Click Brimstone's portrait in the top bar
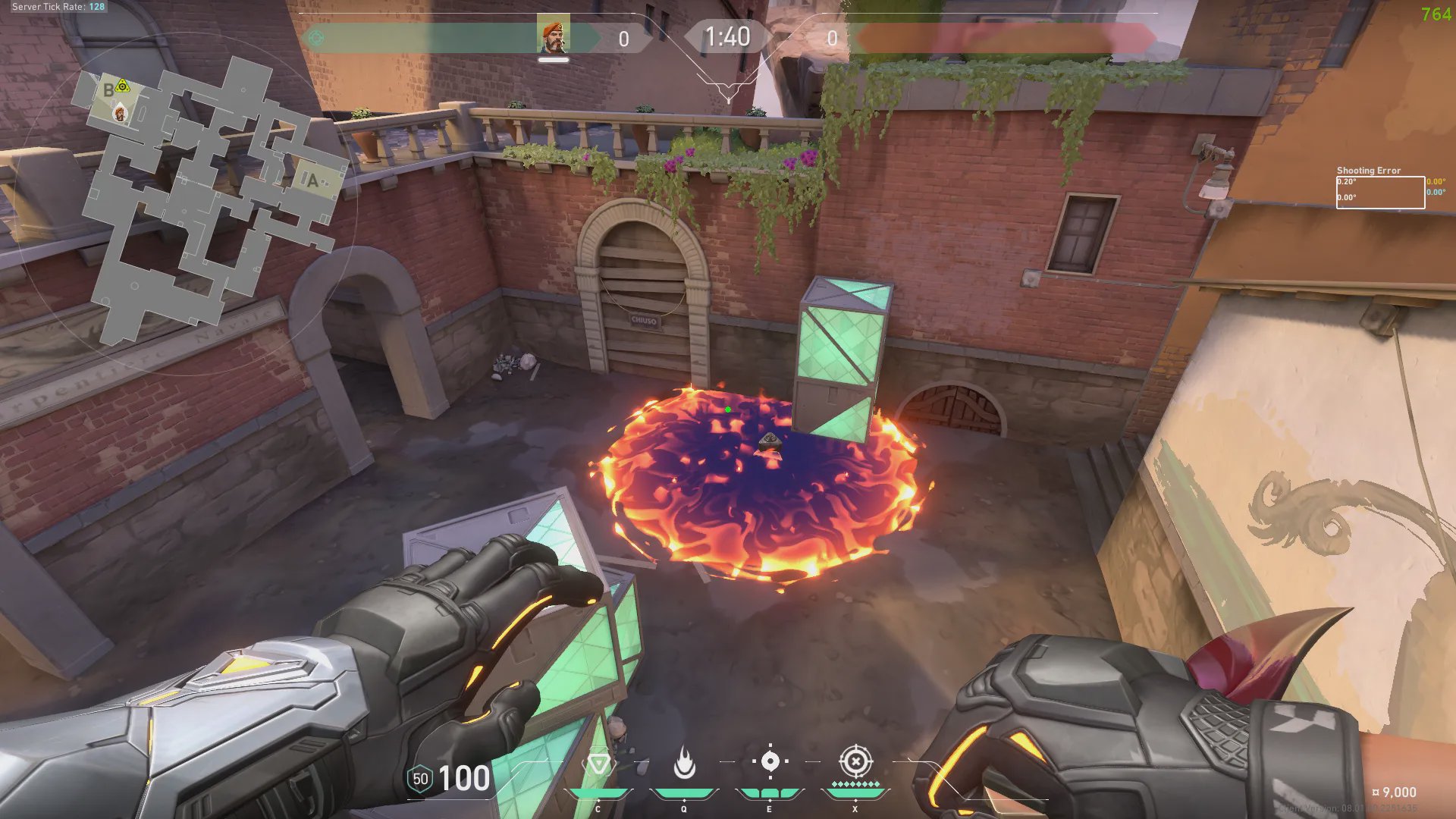This screenshot has height=819, width=1456. 554,36
